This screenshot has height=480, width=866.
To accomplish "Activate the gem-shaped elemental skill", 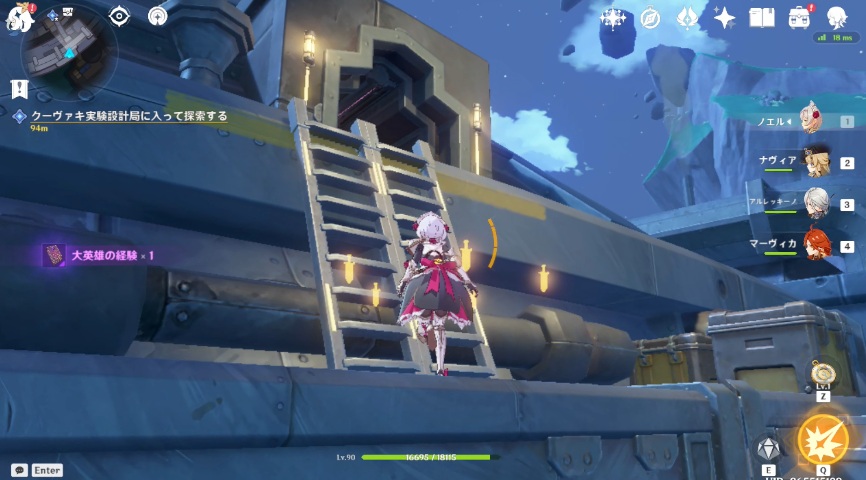I will (768, 449).
